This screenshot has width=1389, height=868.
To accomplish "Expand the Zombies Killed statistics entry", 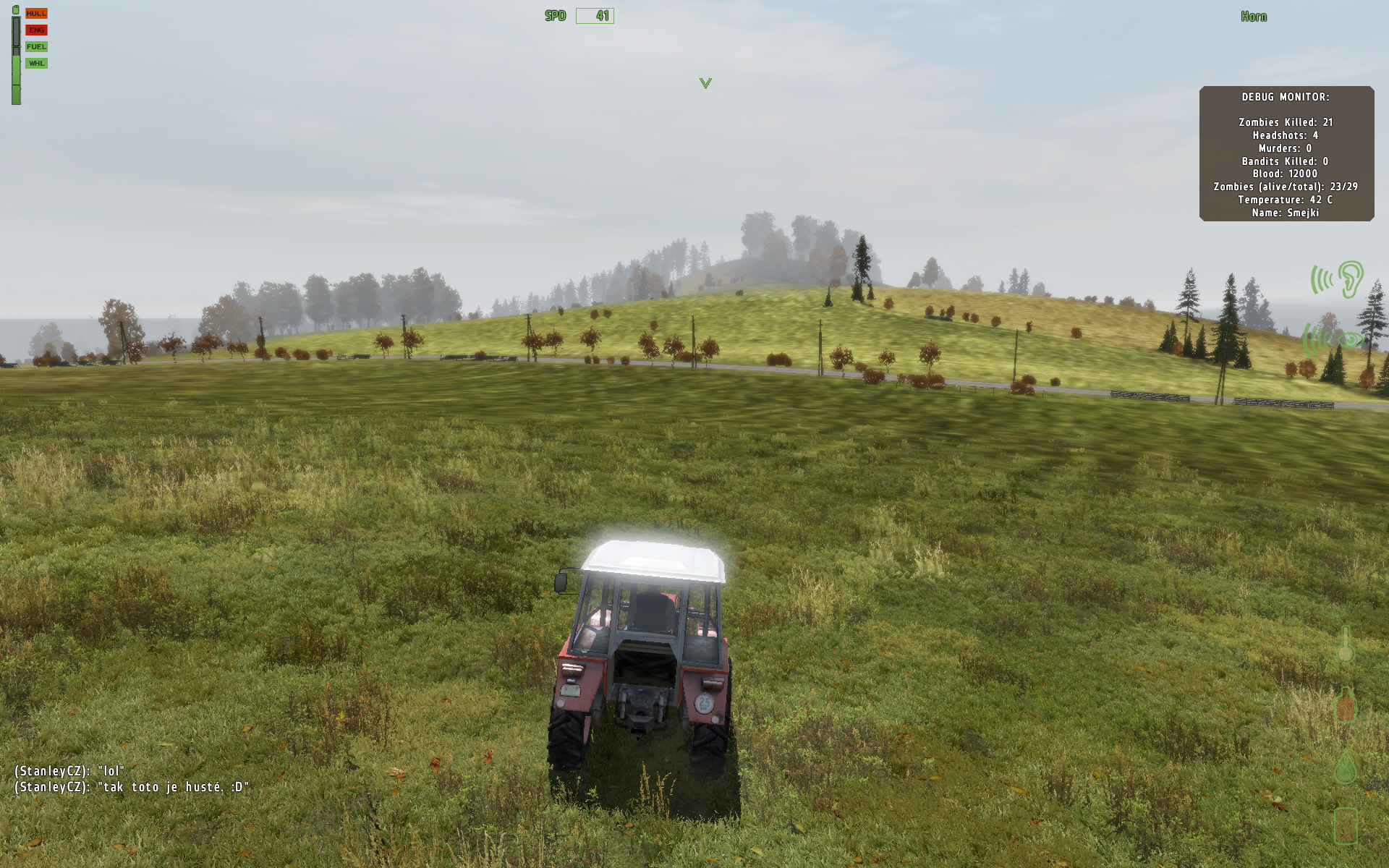I will 1285,122.
